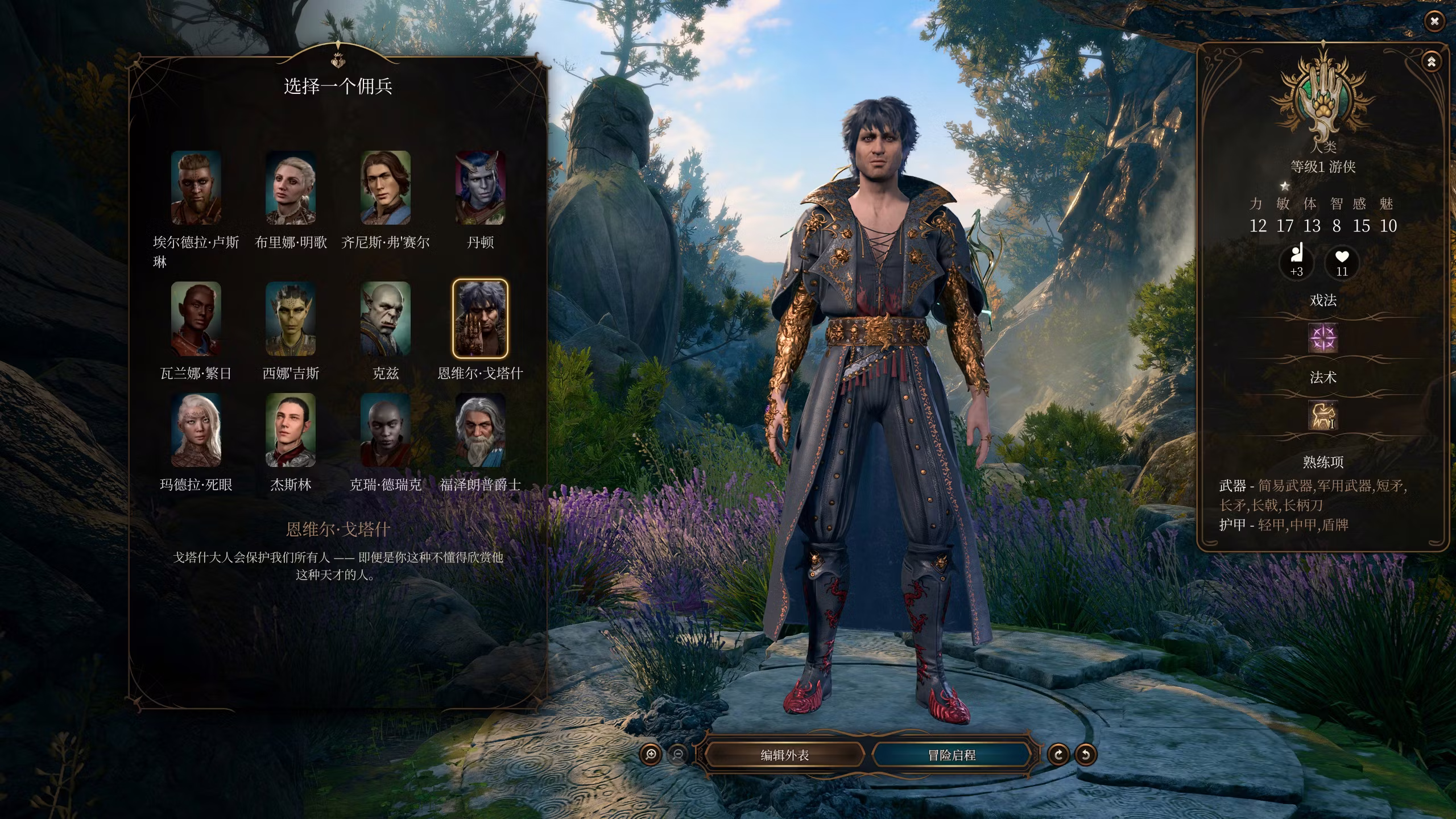Select the tiefling 丹顿 portrait
The height and width of the screenshot is (819, 1456).
[x=480, y=188]
